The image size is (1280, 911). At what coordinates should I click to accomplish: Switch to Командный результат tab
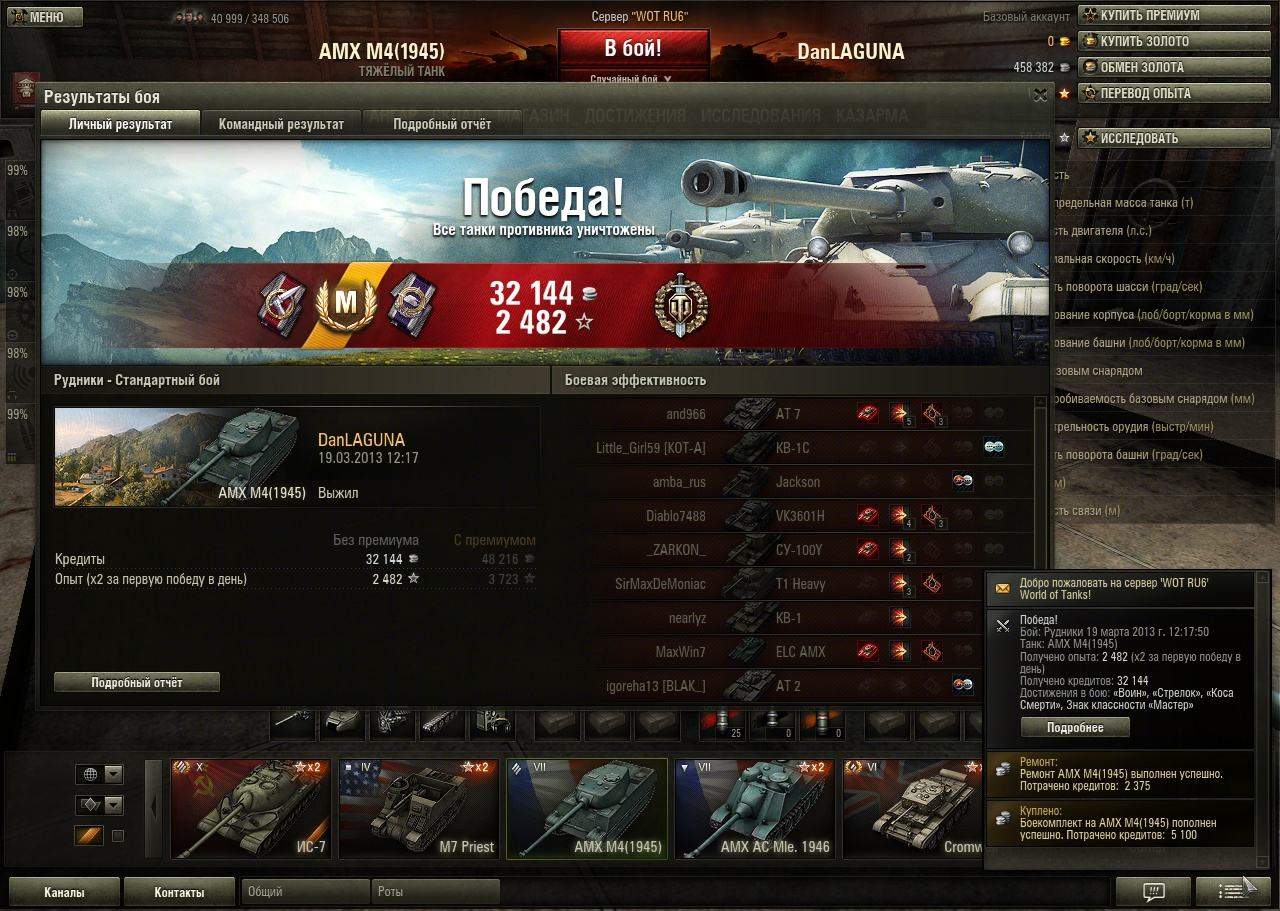[281, 124]
